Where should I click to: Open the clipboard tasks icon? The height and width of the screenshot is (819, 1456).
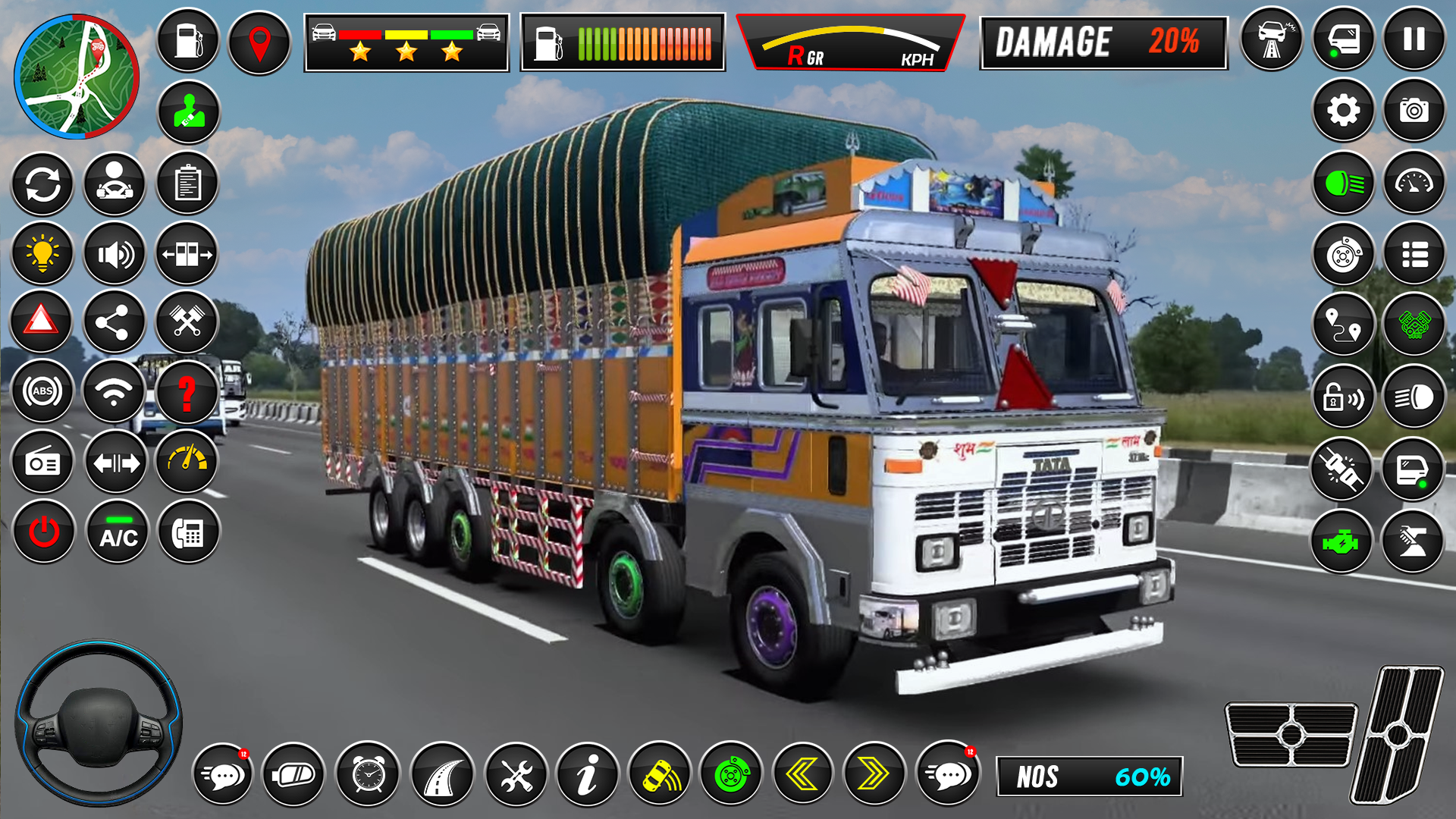(x=188, y=184)
